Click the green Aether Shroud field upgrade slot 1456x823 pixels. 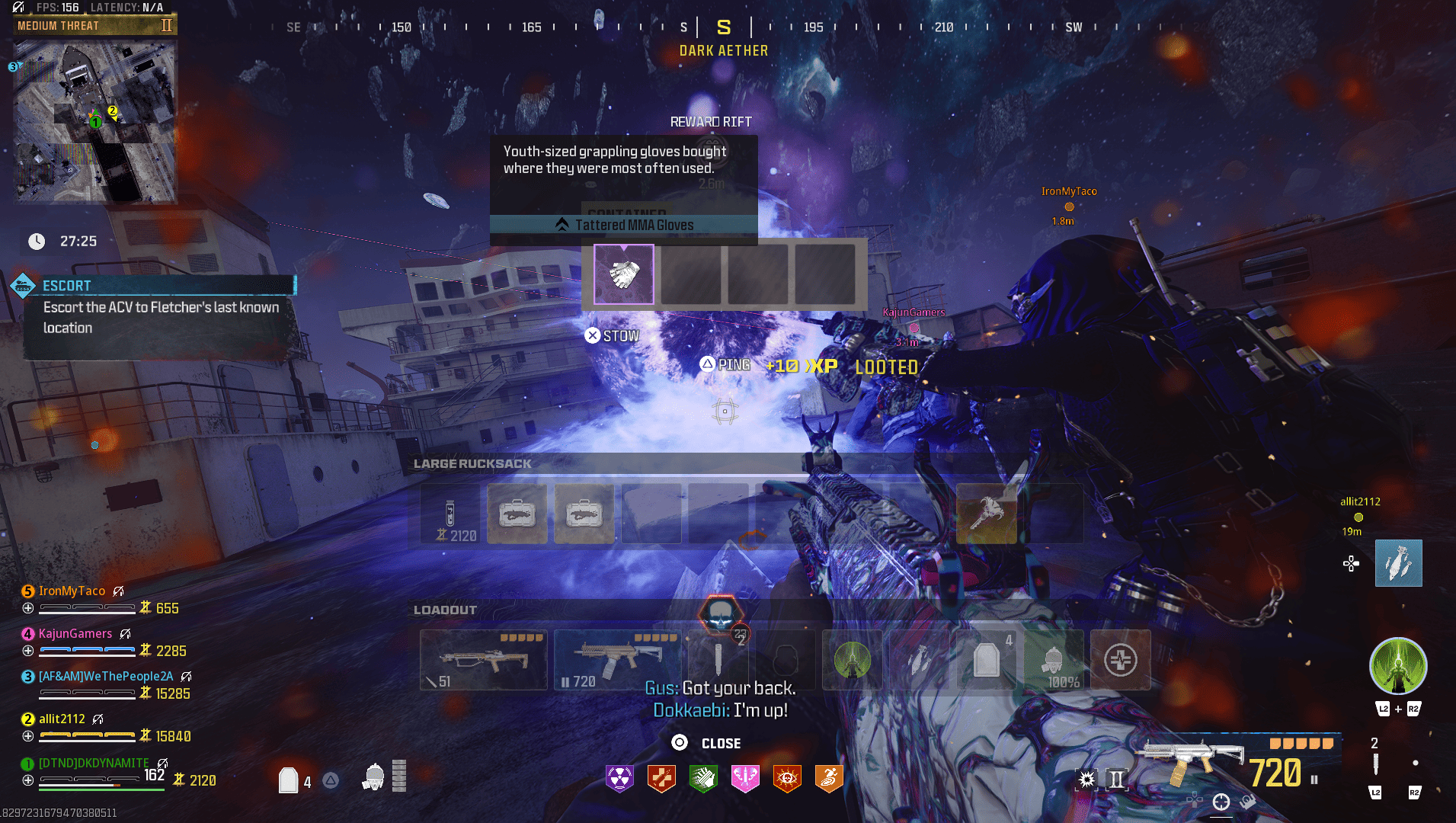852,660
